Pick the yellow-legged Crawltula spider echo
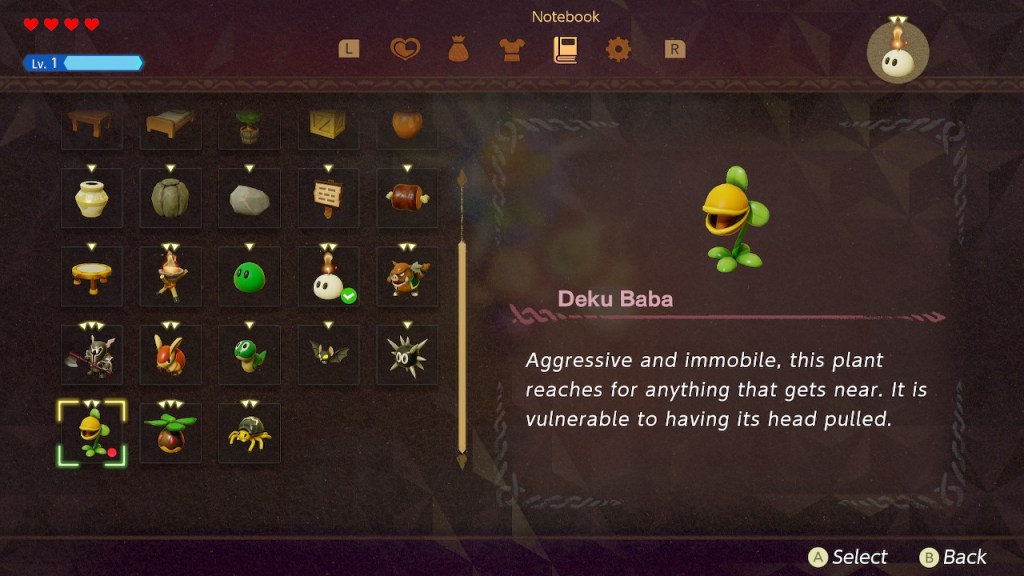The image size is (1024, 576). point(249,433)
